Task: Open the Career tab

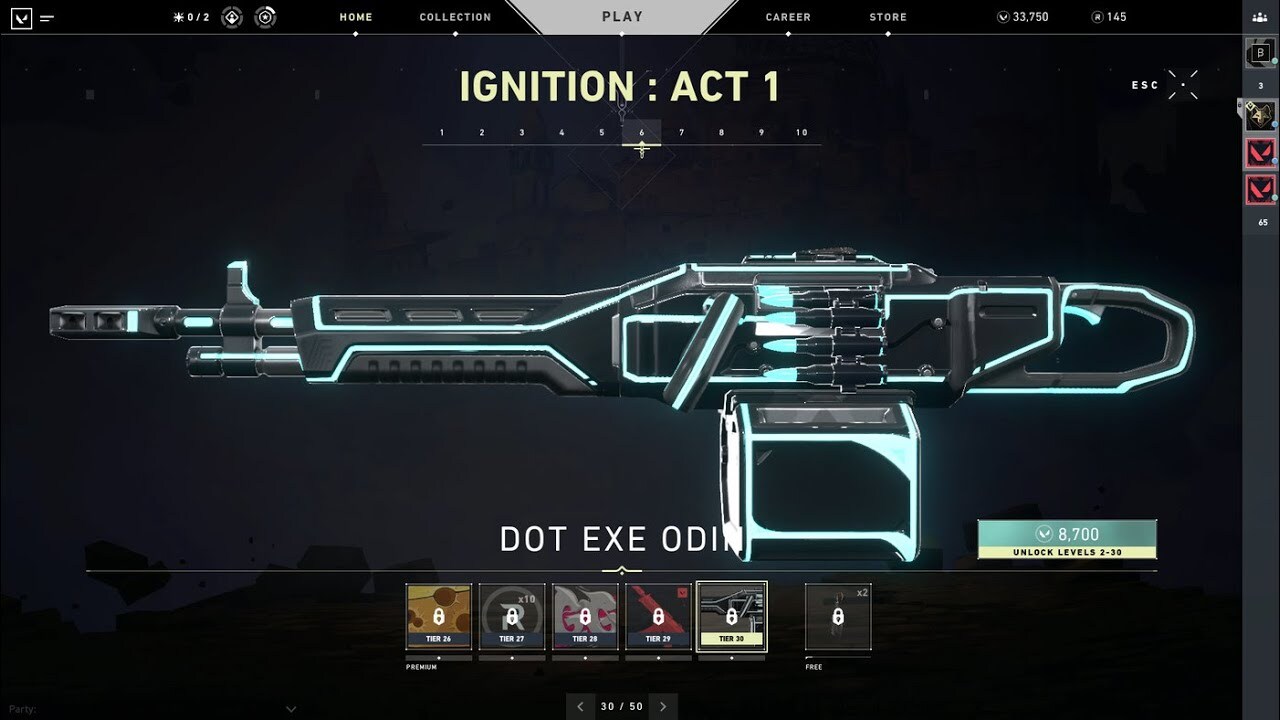Action: pyautogui.click(x=788, y=17)
